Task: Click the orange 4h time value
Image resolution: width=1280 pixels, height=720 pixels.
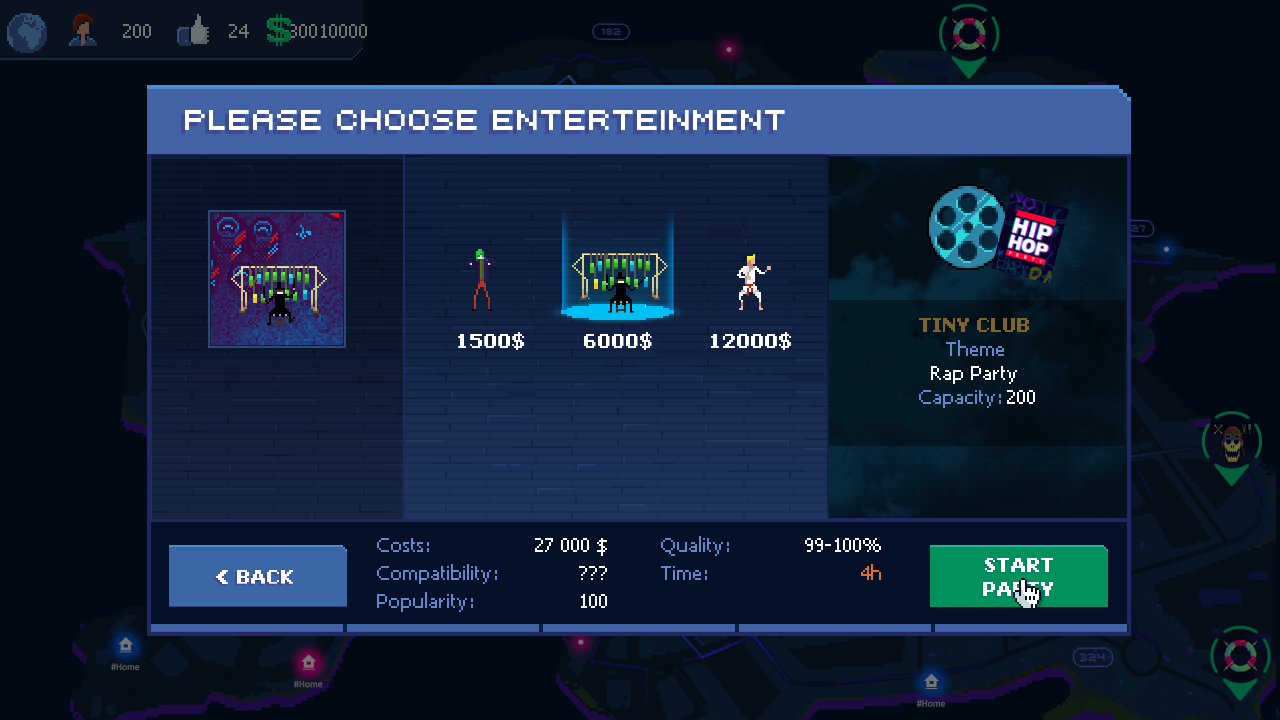Action: click(x=869, y=573)
